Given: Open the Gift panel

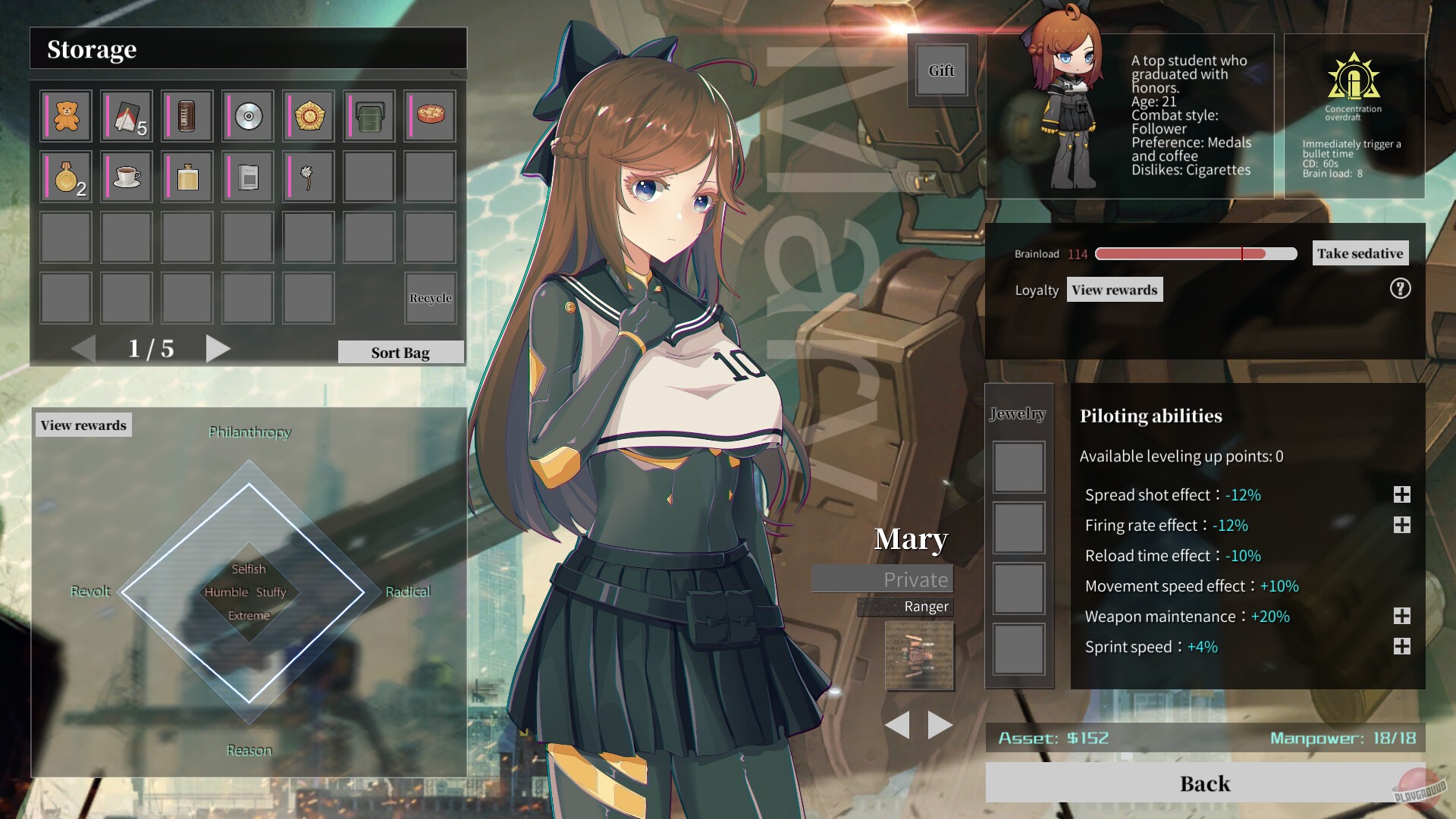Looking at the screenshot, I should (941, 71).
